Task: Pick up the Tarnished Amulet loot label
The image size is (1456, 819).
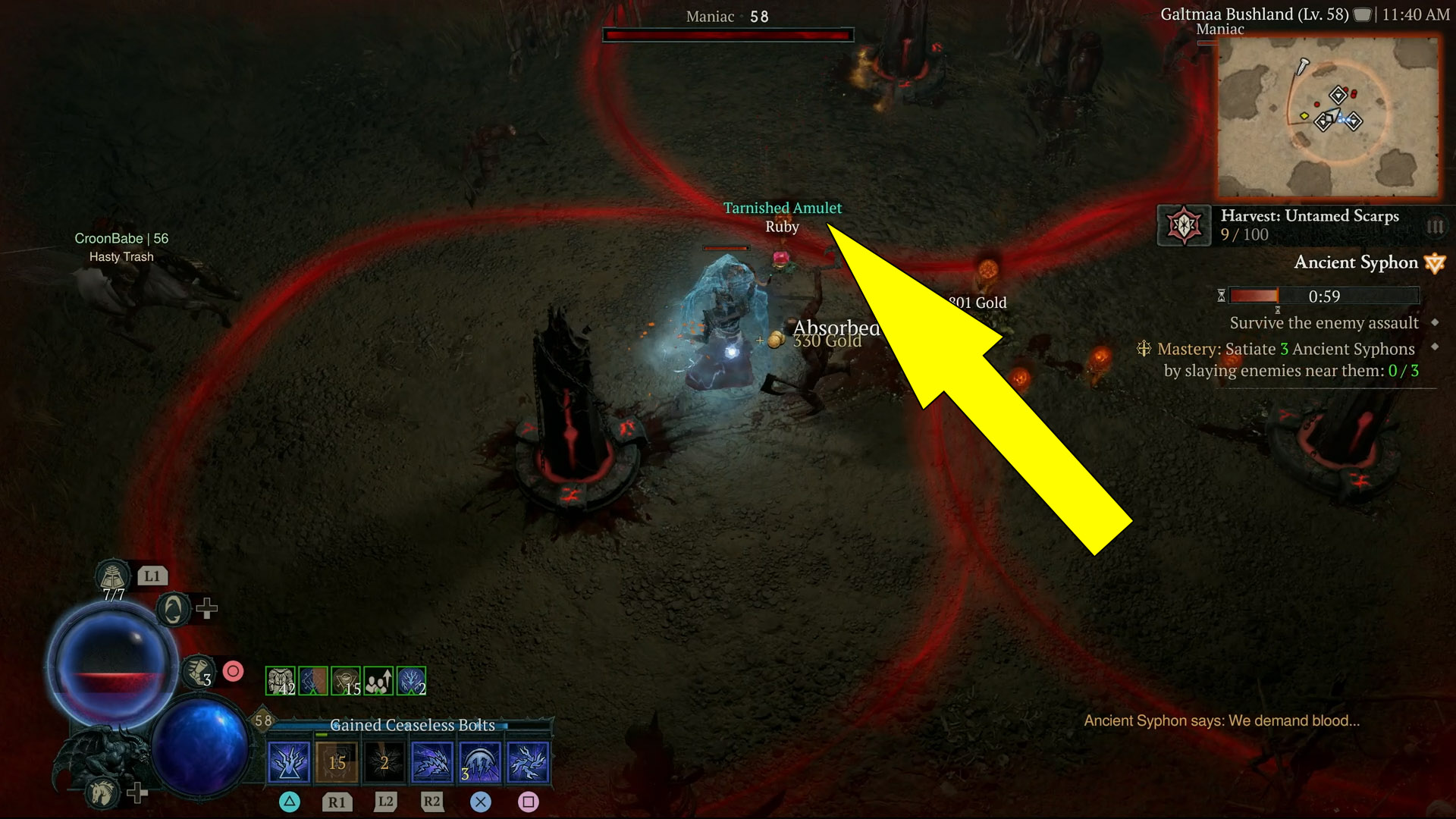Action: pyautogui.click(x=783, y=207)
